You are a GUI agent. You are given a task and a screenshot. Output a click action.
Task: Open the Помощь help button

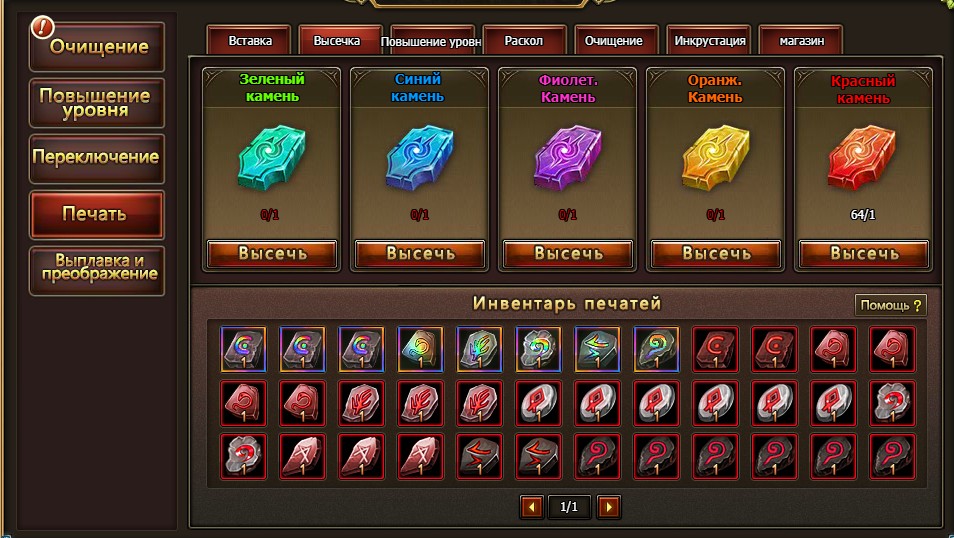click(890, 305)
